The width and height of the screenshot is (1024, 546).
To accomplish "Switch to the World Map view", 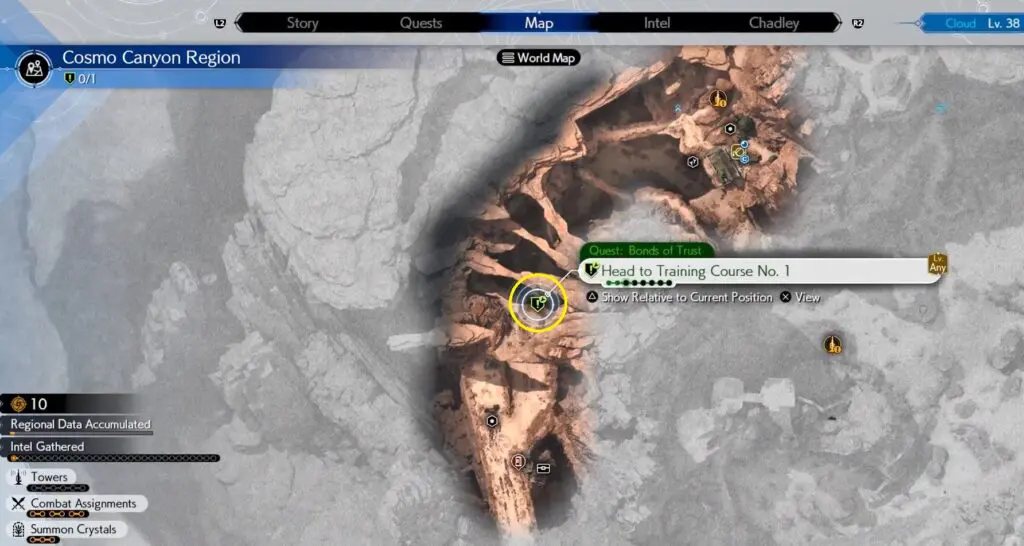I will tap(539, 58).
